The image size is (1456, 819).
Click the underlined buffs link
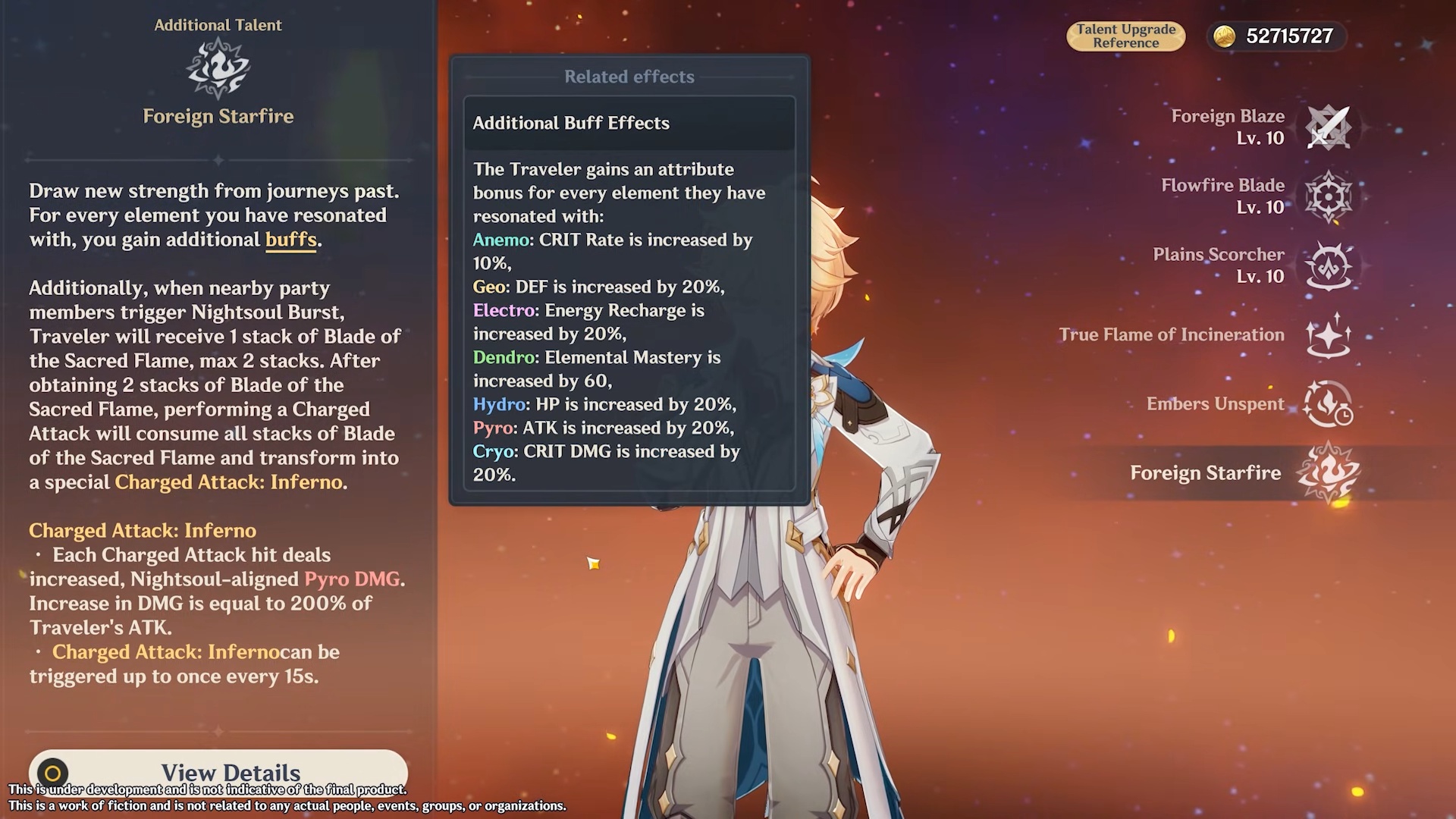(290, 240)
